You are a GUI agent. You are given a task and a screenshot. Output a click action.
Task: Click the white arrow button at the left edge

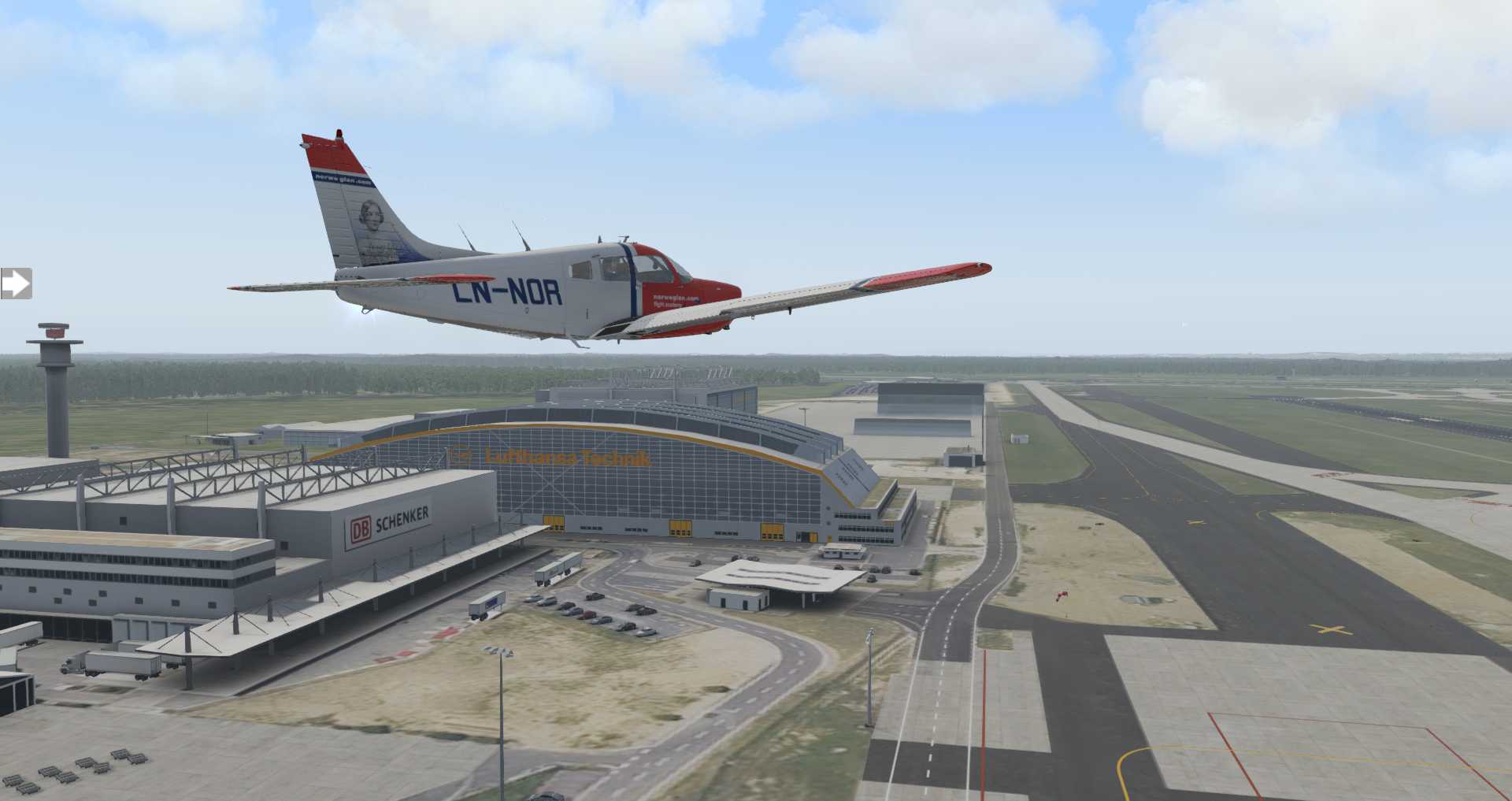point(15,284)
